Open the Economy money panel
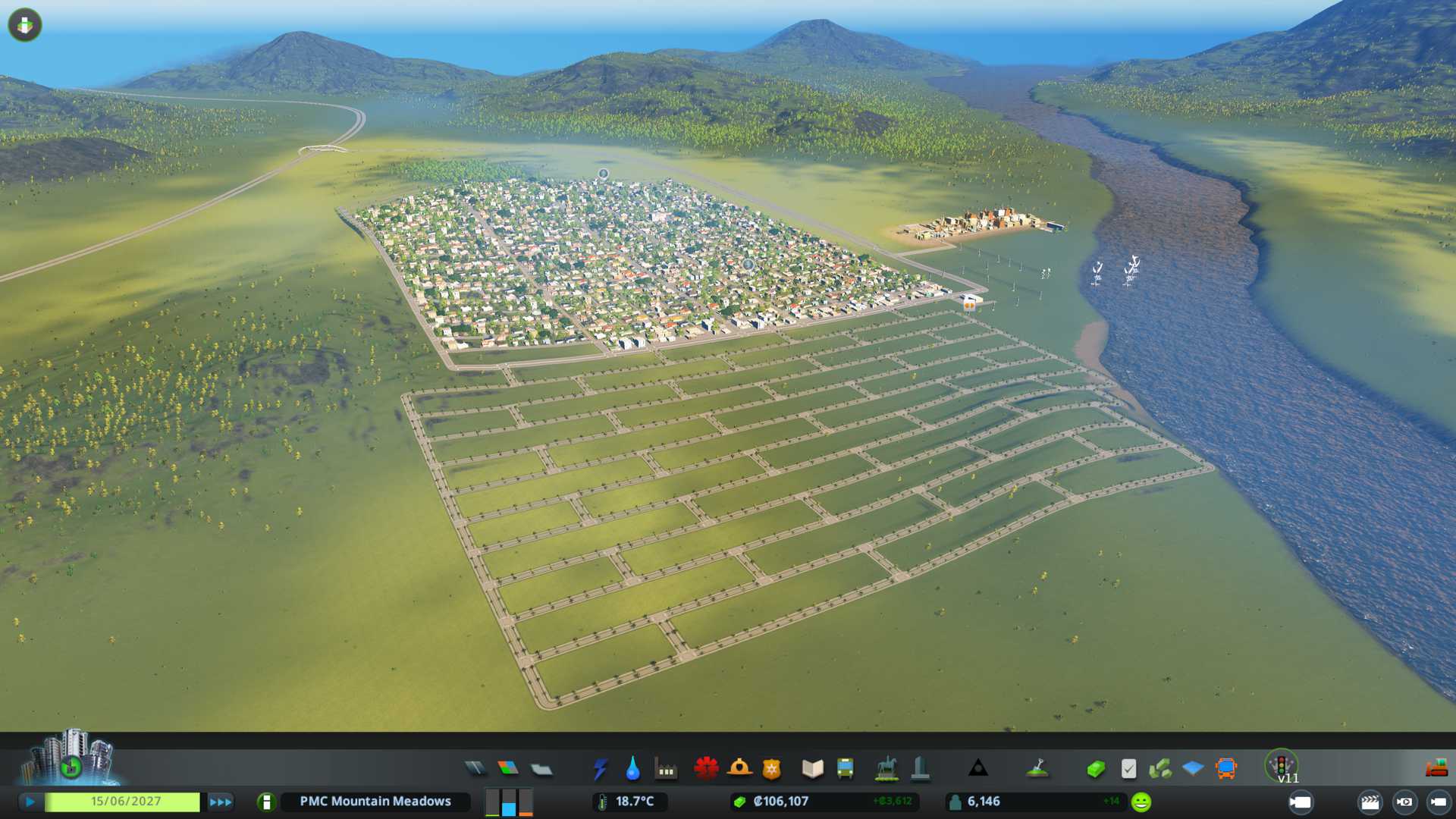Screen dimensions: 1456x819 (x=1095, y=769)
